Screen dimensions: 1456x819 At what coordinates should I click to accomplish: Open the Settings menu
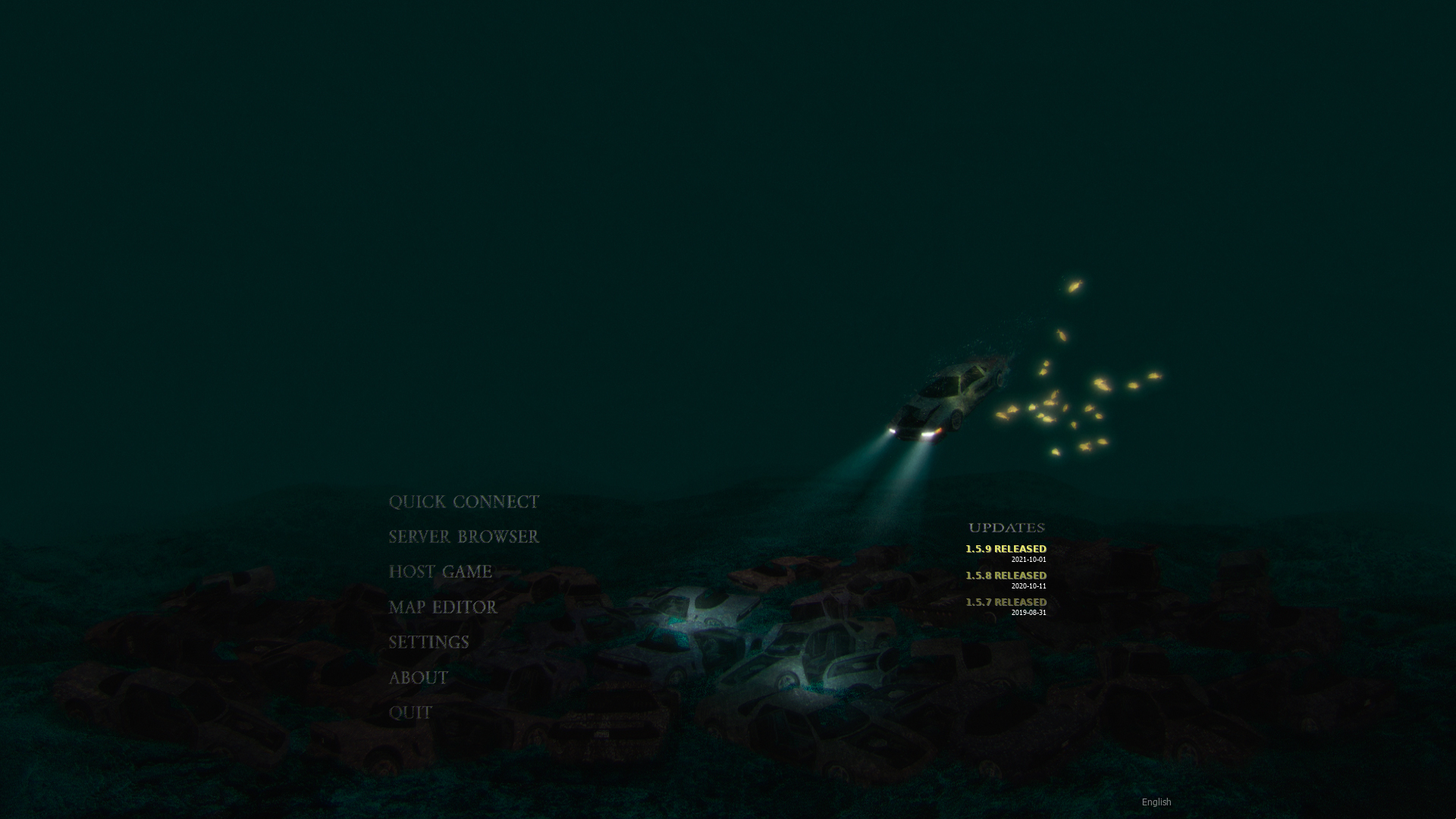coord(428,642)
